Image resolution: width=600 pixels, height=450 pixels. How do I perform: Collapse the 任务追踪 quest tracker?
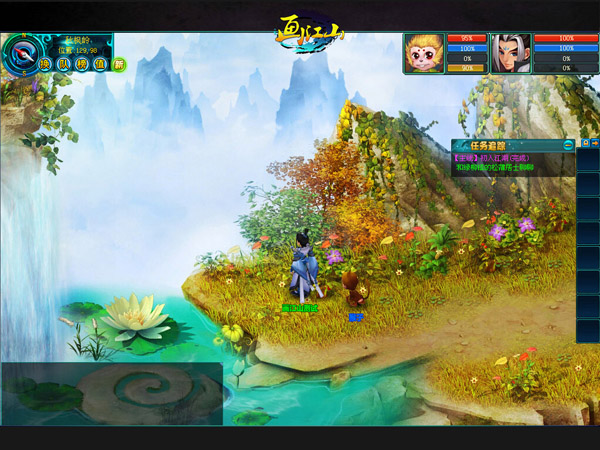click(x=568, y=145)
